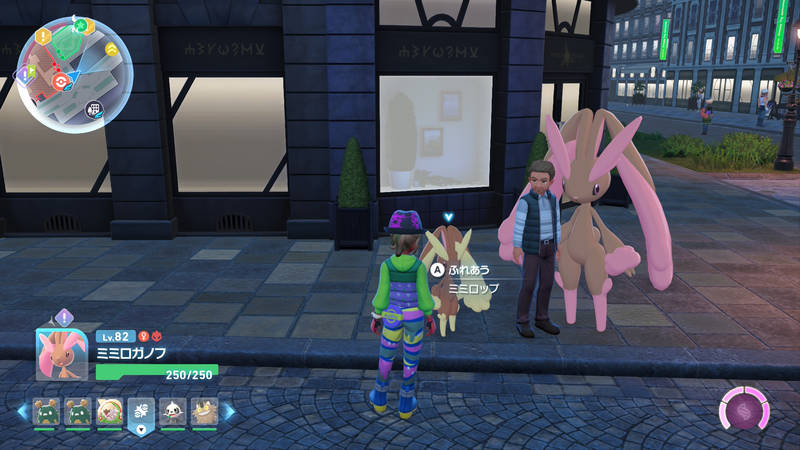Image resolution: width=800 pixels, height=450 pixels.
Task: Select the lead Lopunny portrait
Action: point(62,353)
